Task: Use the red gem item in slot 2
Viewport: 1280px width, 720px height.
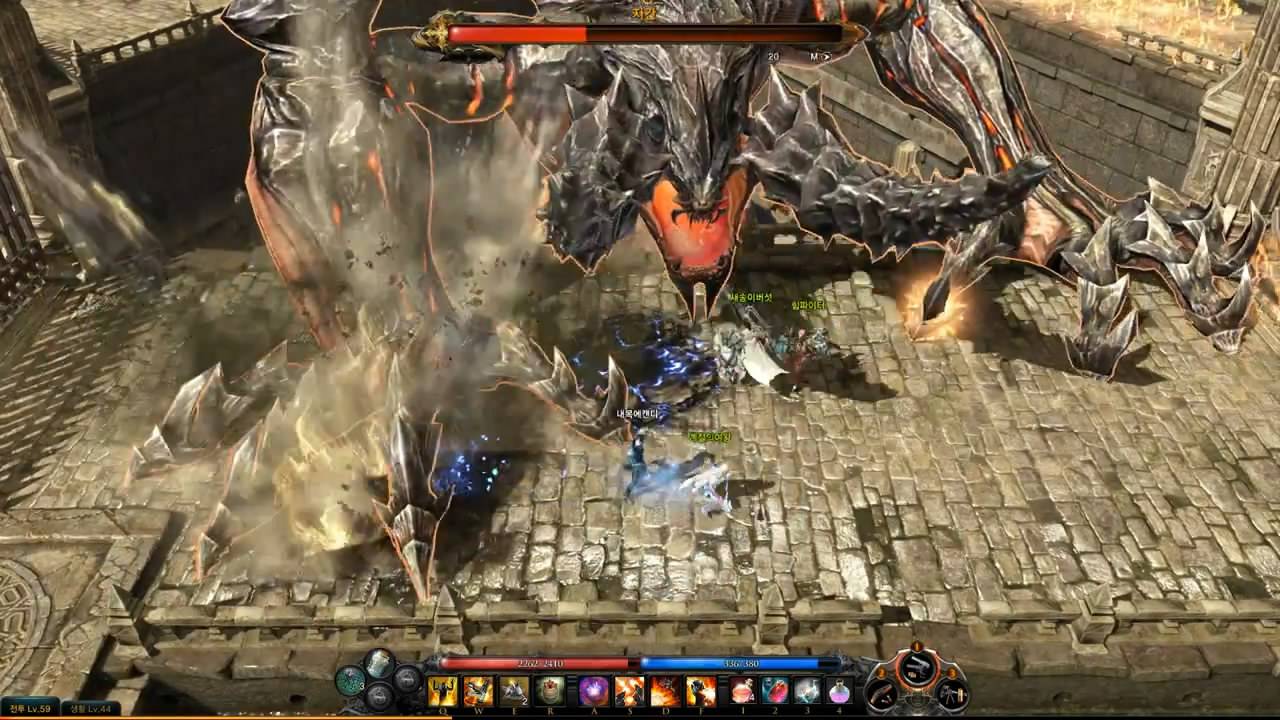Action: 775,690
